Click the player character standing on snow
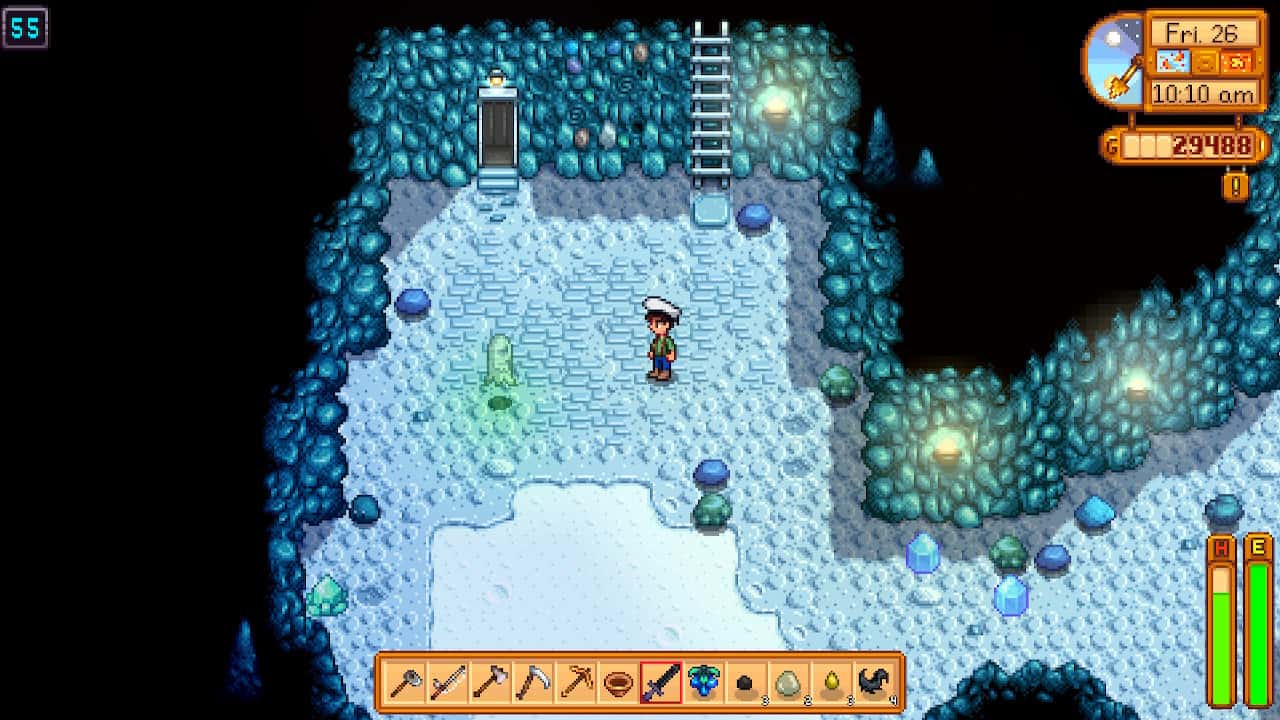Image resolution: width=1280 pixels, height=720 pixels. (663, 340)
